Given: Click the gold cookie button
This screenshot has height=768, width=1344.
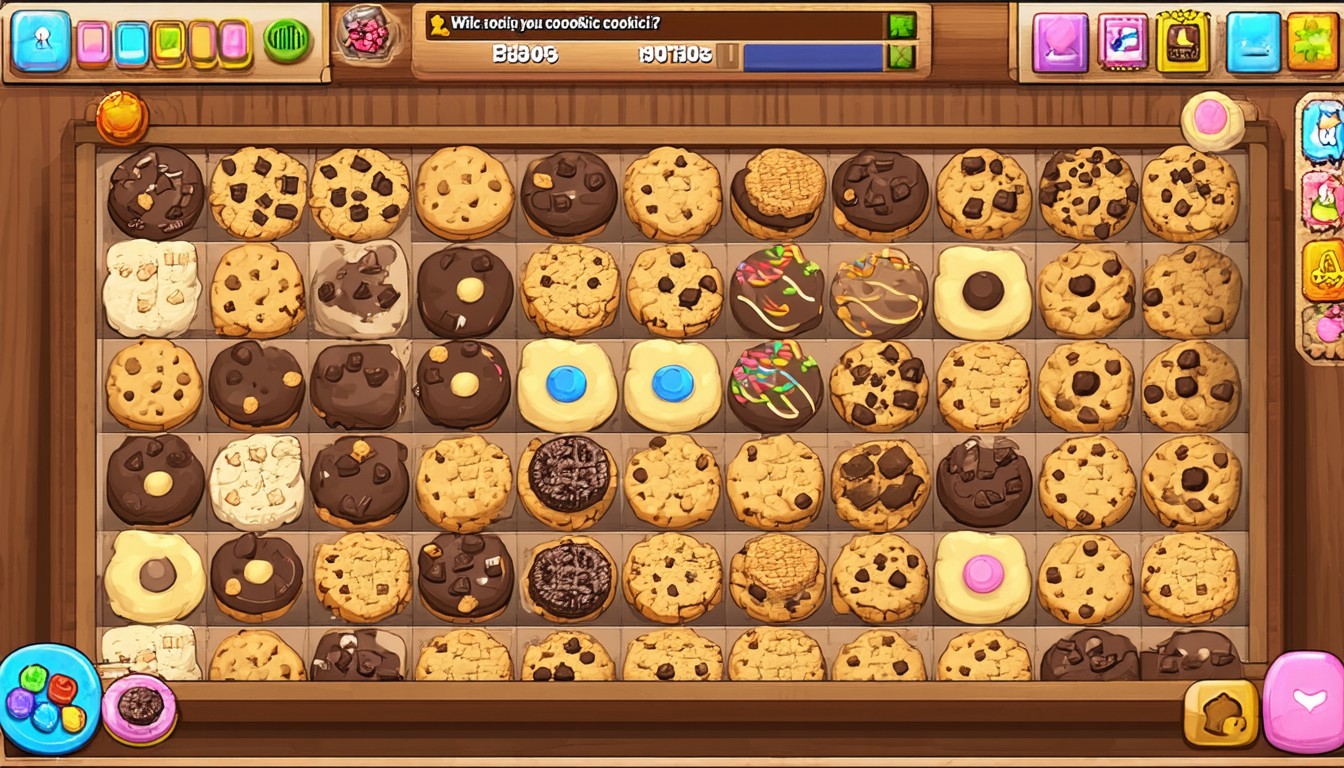Looking at the screenshot, I should 1220,714.
